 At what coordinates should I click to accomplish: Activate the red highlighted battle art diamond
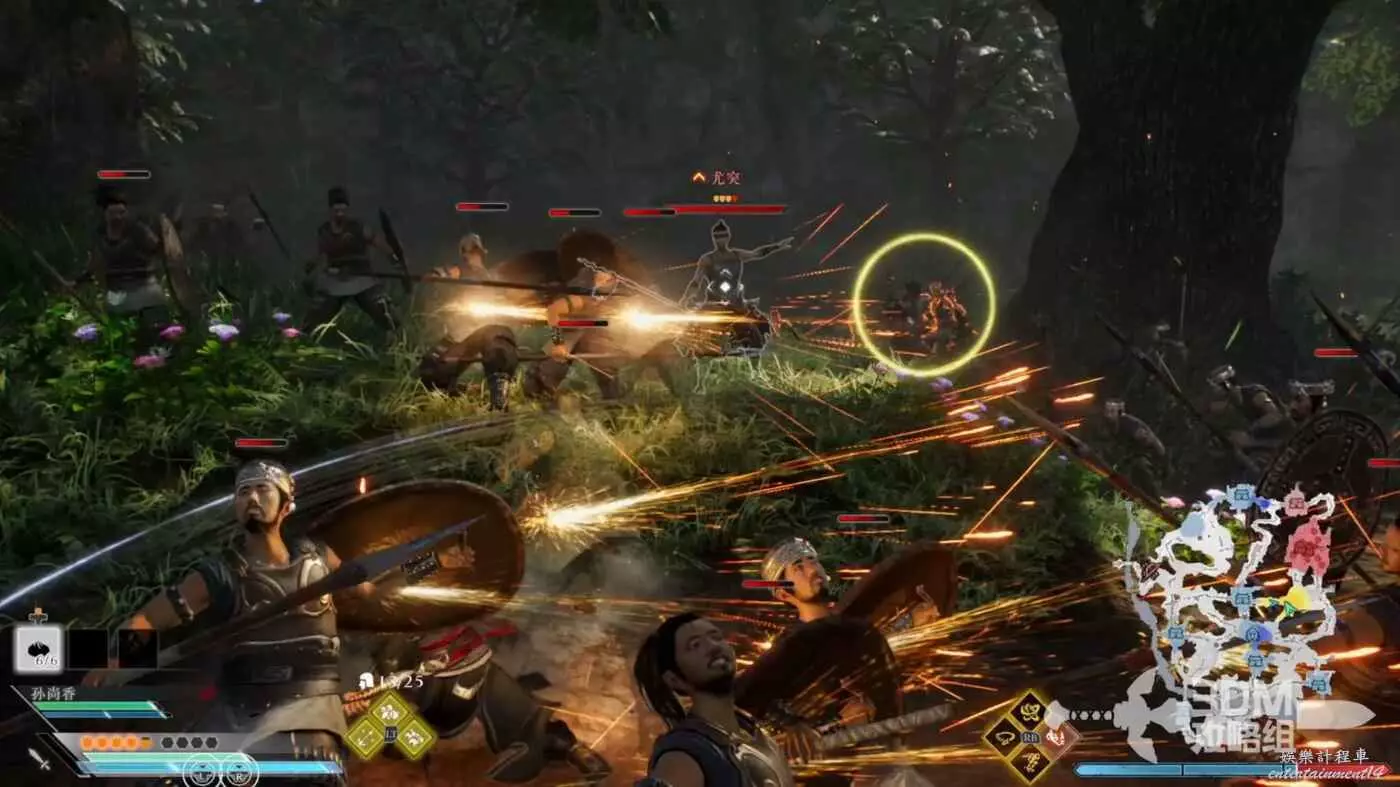pos(1056,738)
